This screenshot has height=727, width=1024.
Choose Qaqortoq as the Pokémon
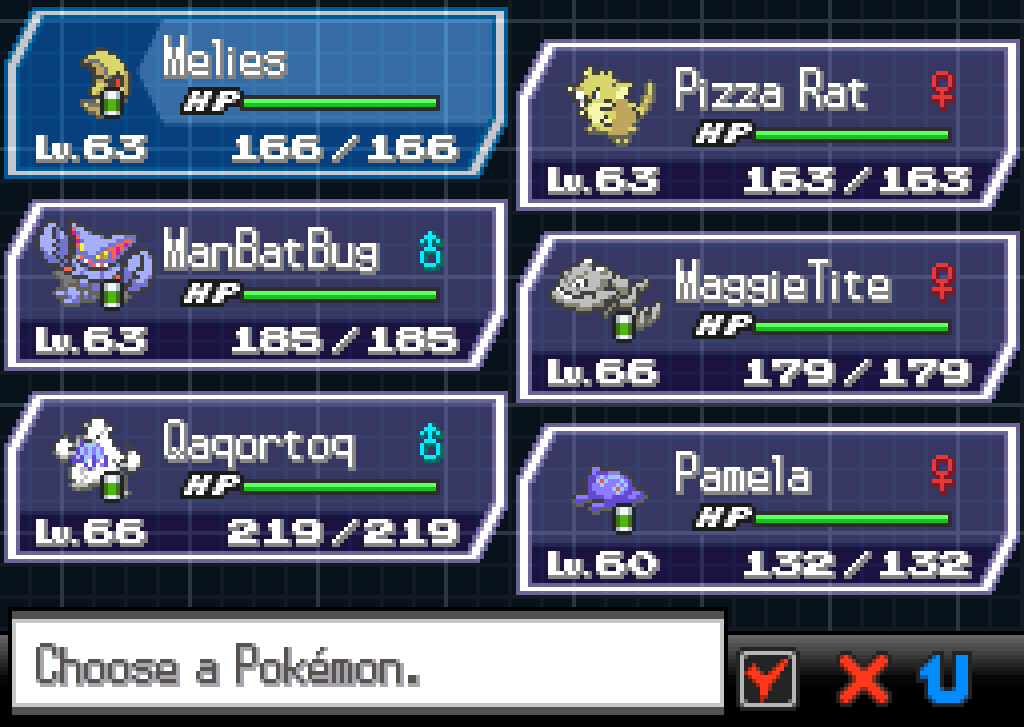click(x=255, y=478)
